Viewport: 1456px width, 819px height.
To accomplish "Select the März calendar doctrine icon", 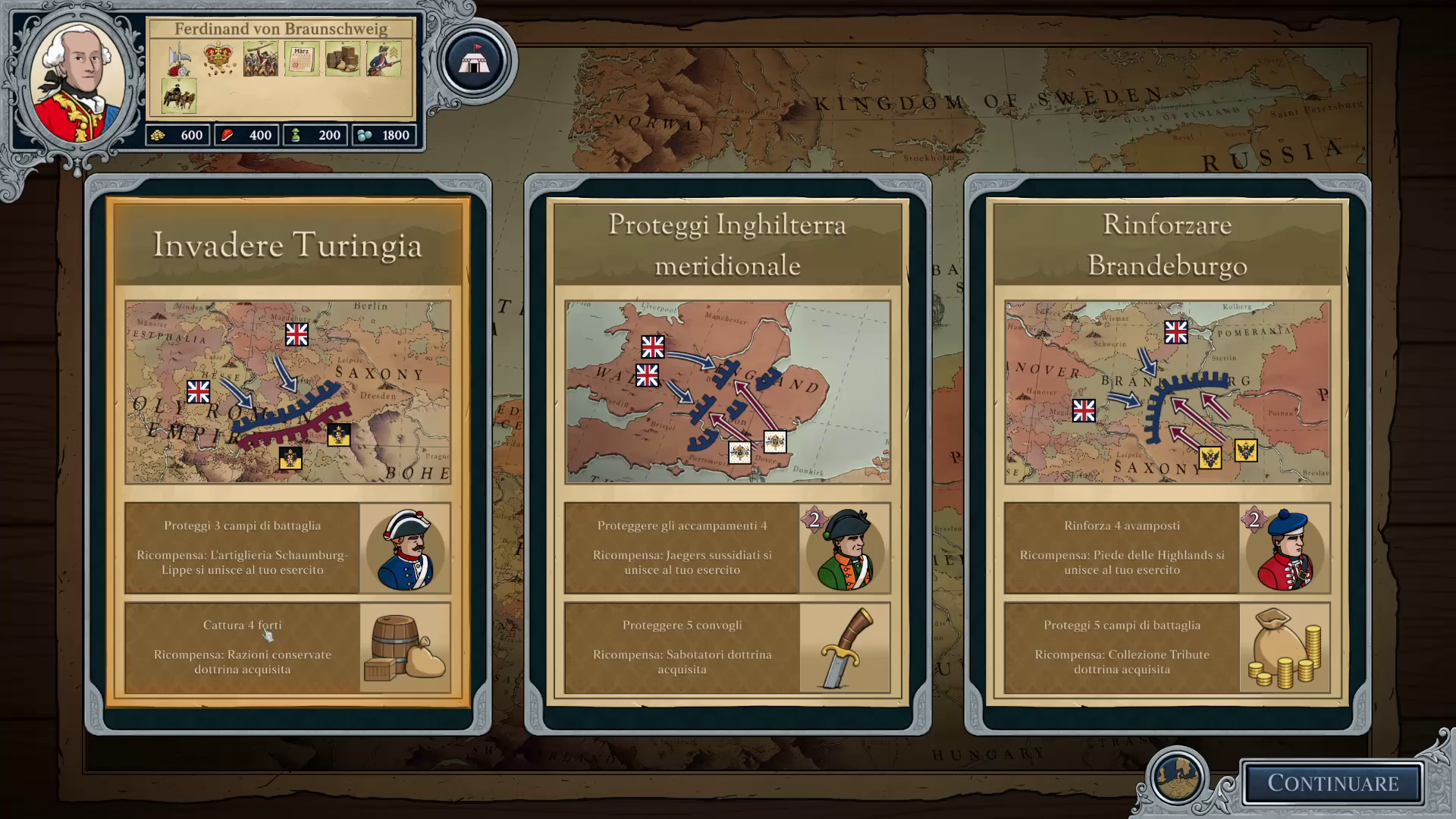I will pos(301,59).
